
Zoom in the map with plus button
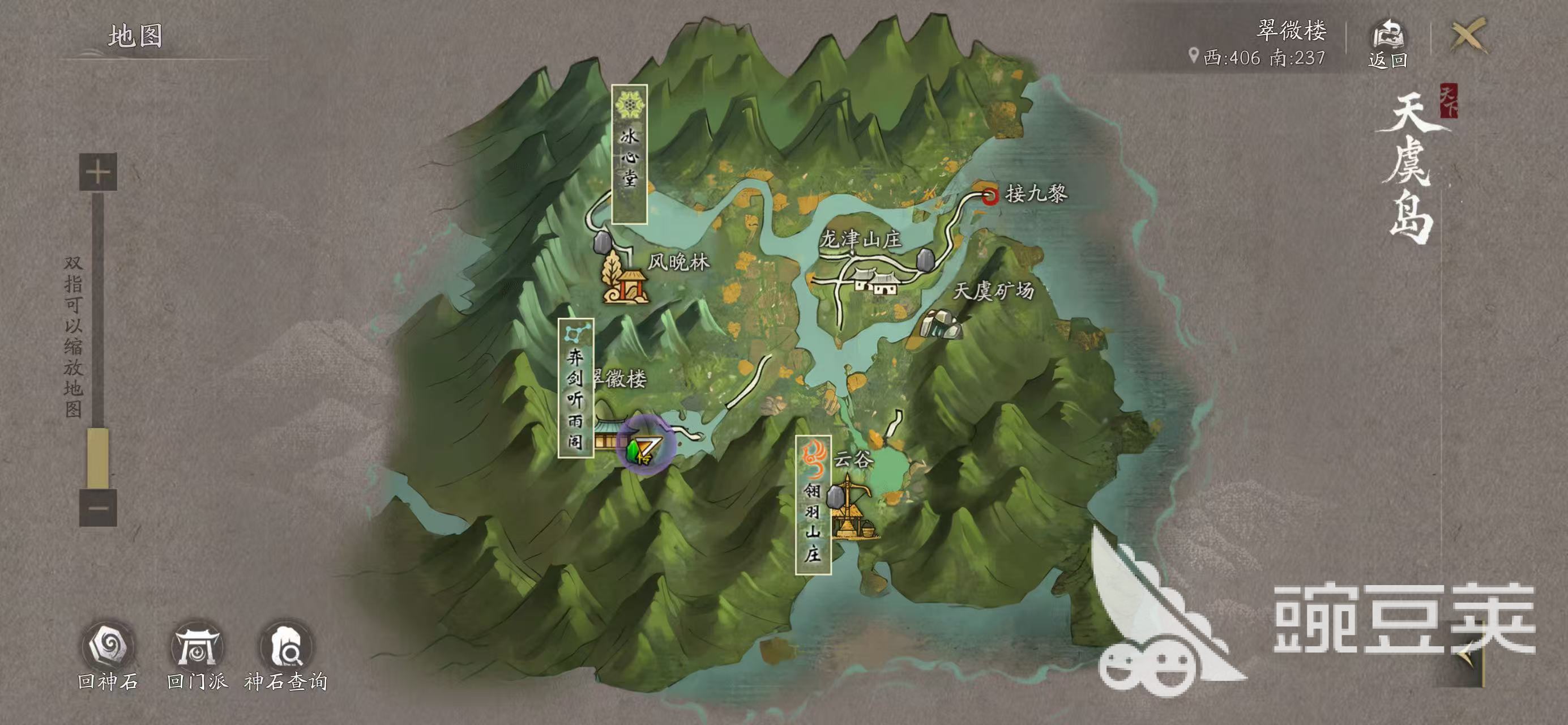click(x=98, y=172)
